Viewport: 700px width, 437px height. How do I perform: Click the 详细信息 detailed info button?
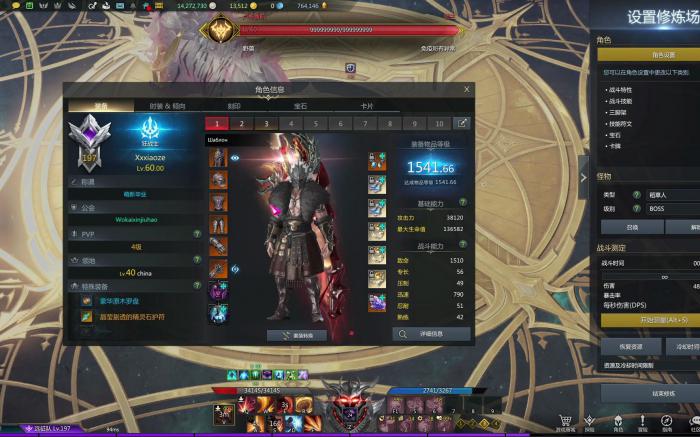point(432,333)
